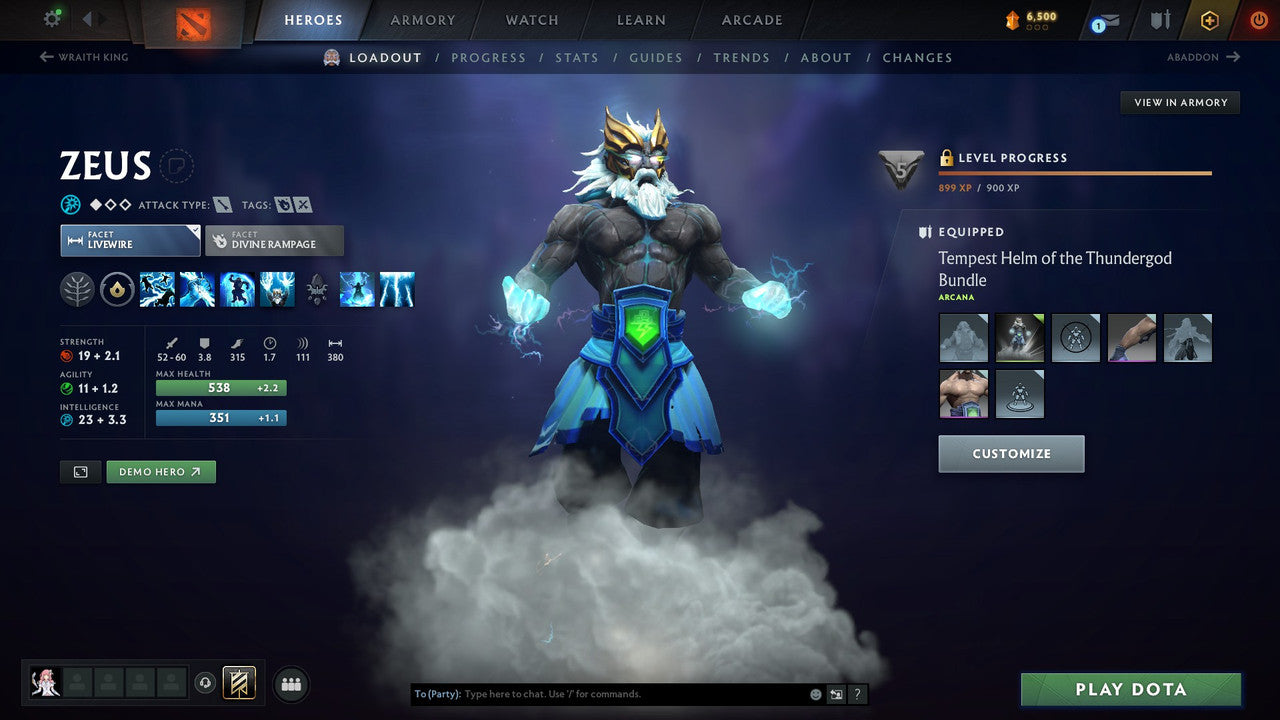This screenshot has width=1280, height=720.
Task: Switch to the Armory tab
Action: [422, 19]
